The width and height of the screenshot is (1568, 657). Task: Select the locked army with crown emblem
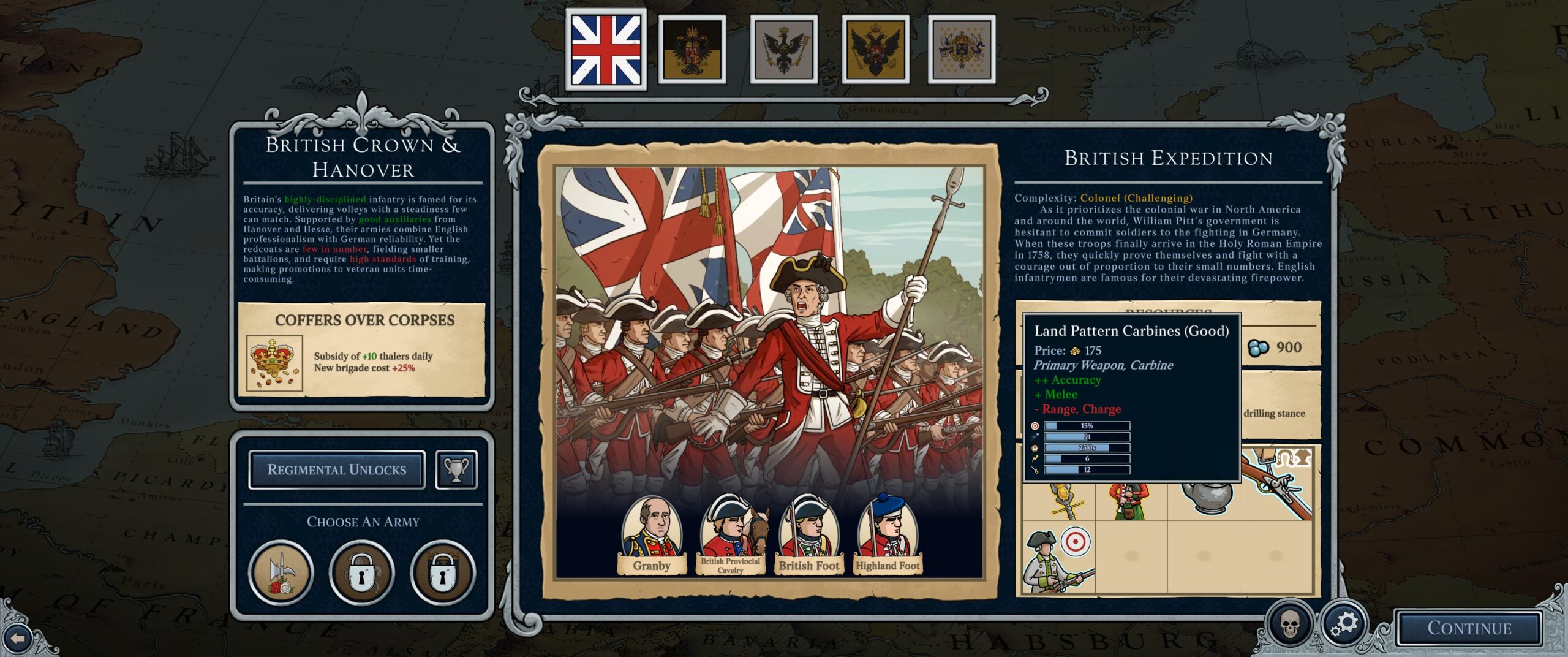(x=443, y=572)
